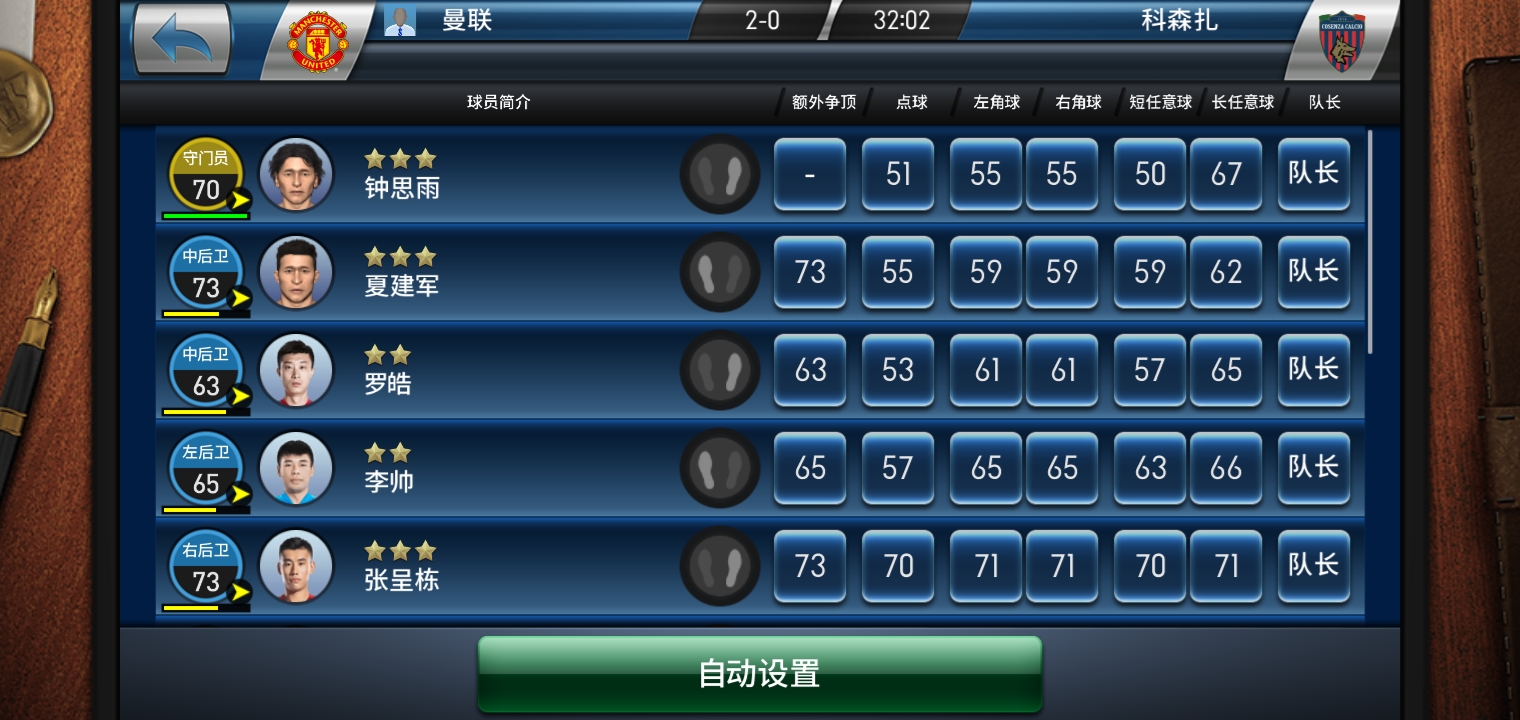Go back with the arrow button

point(182,38)
